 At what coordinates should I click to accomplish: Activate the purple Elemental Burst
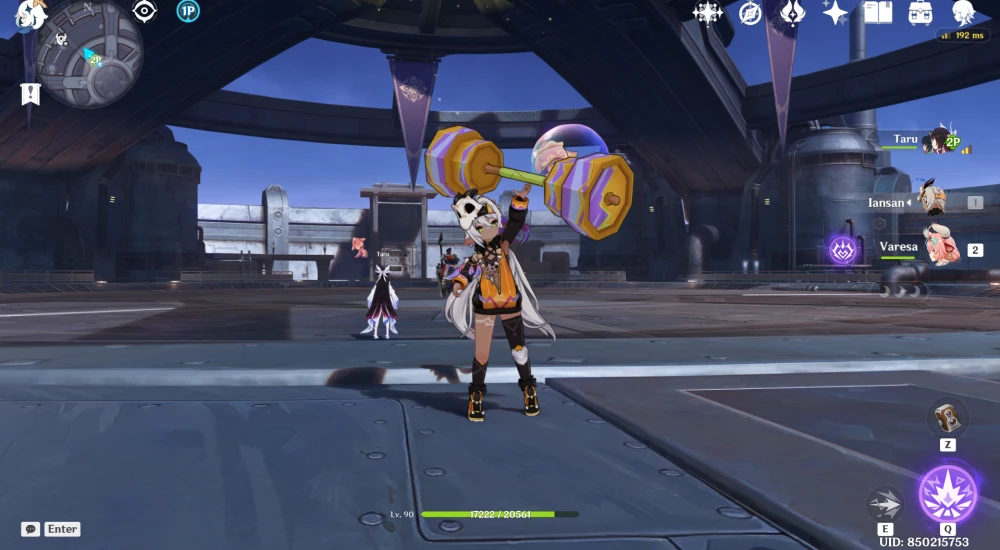coord(947,494)
